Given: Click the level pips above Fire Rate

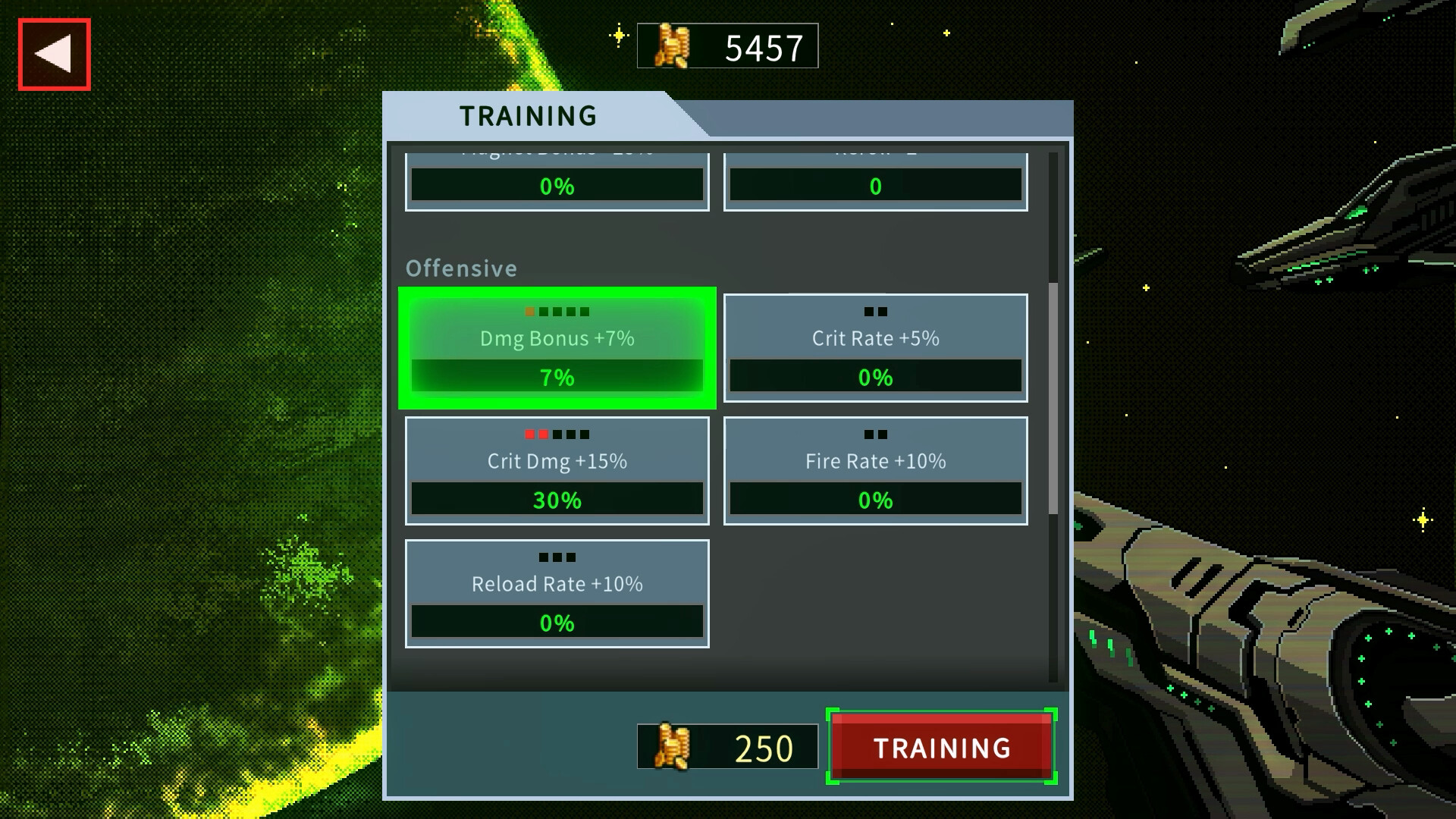Looking at the screenshot, I should [x=876, y=434].
